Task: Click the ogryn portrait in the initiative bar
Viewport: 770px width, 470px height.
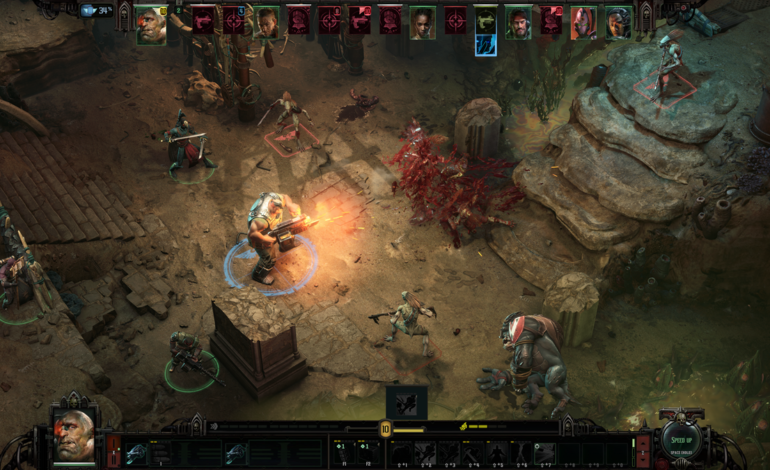Action: (x=150, y=22)
